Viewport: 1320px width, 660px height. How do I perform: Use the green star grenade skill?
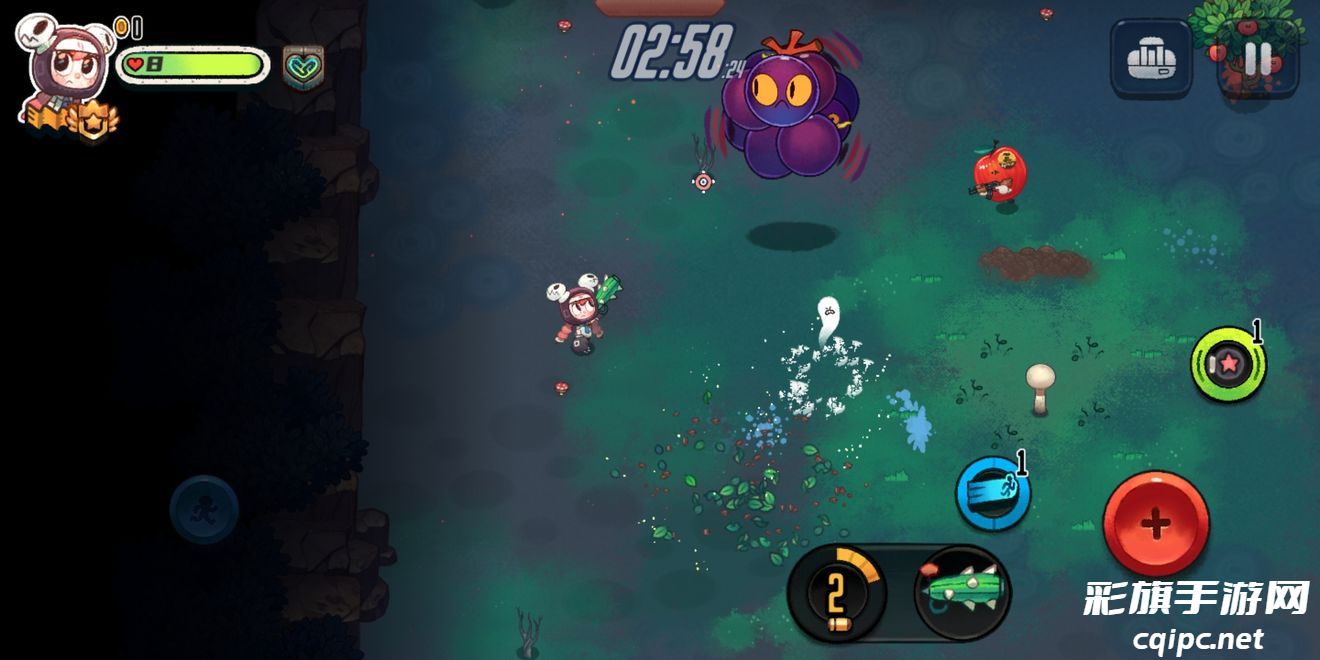[1228, 364]
